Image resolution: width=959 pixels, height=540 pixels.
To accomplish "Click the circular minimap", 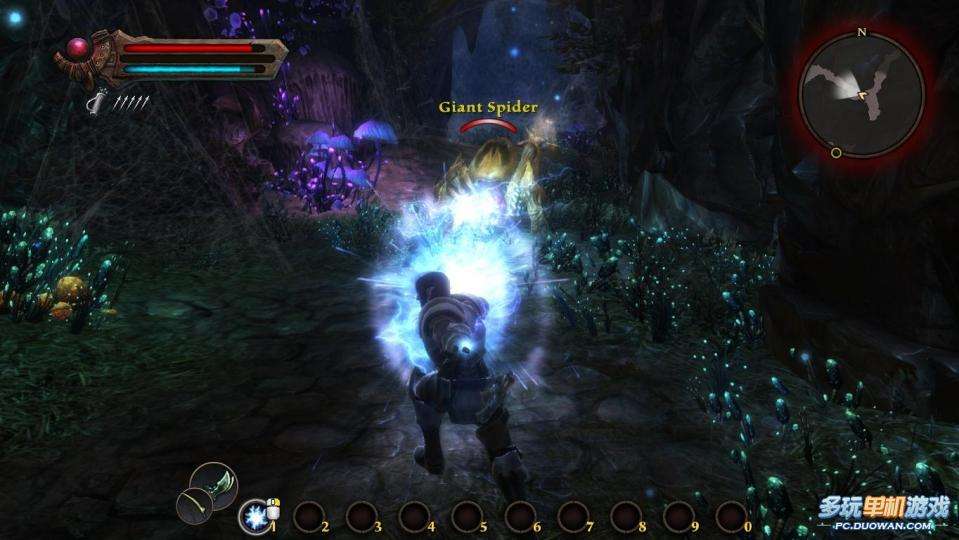I will (x=861, y=95).
